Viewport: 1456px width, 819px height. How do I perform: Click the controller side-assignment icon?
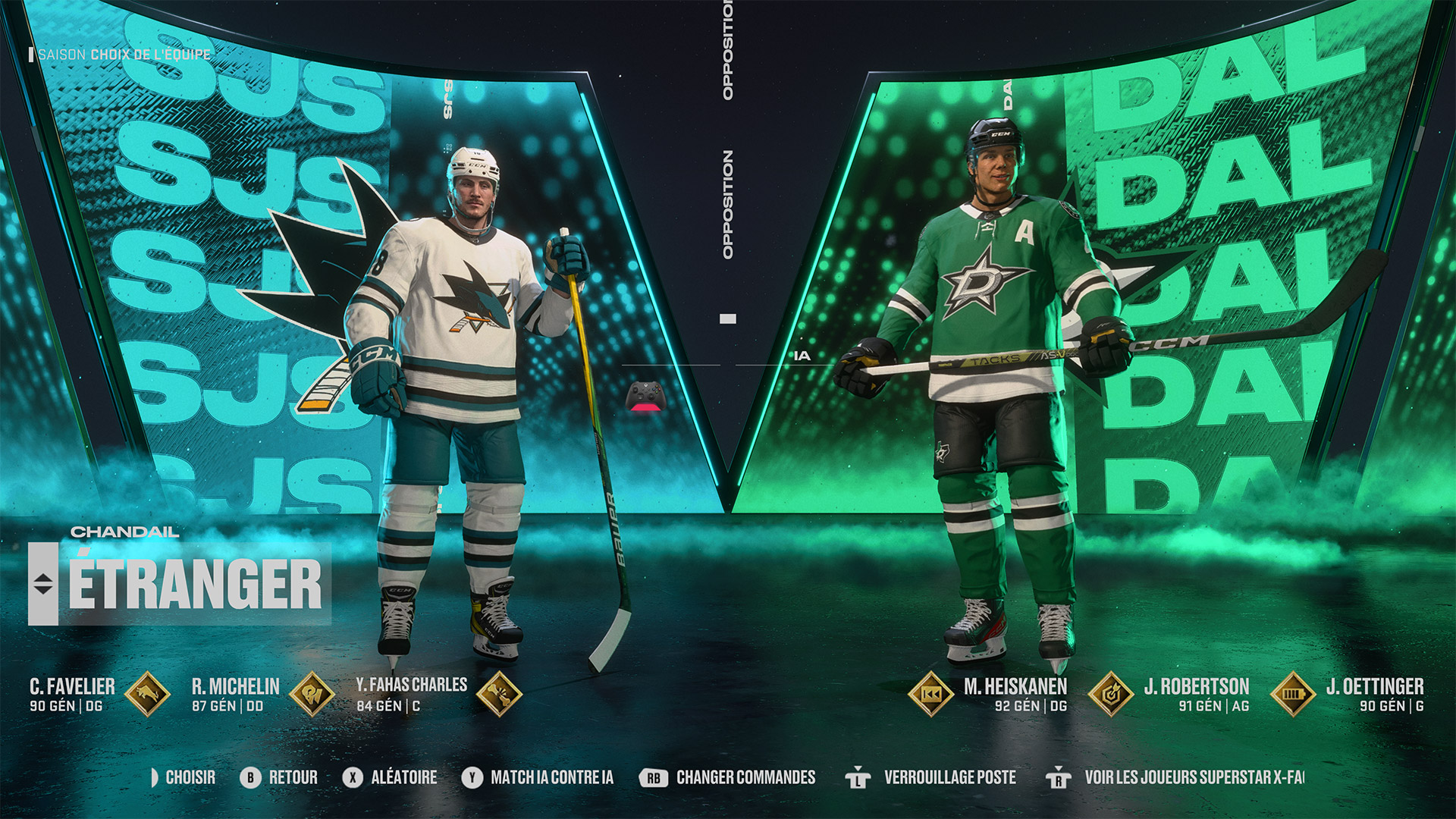[x=646, y=397]
